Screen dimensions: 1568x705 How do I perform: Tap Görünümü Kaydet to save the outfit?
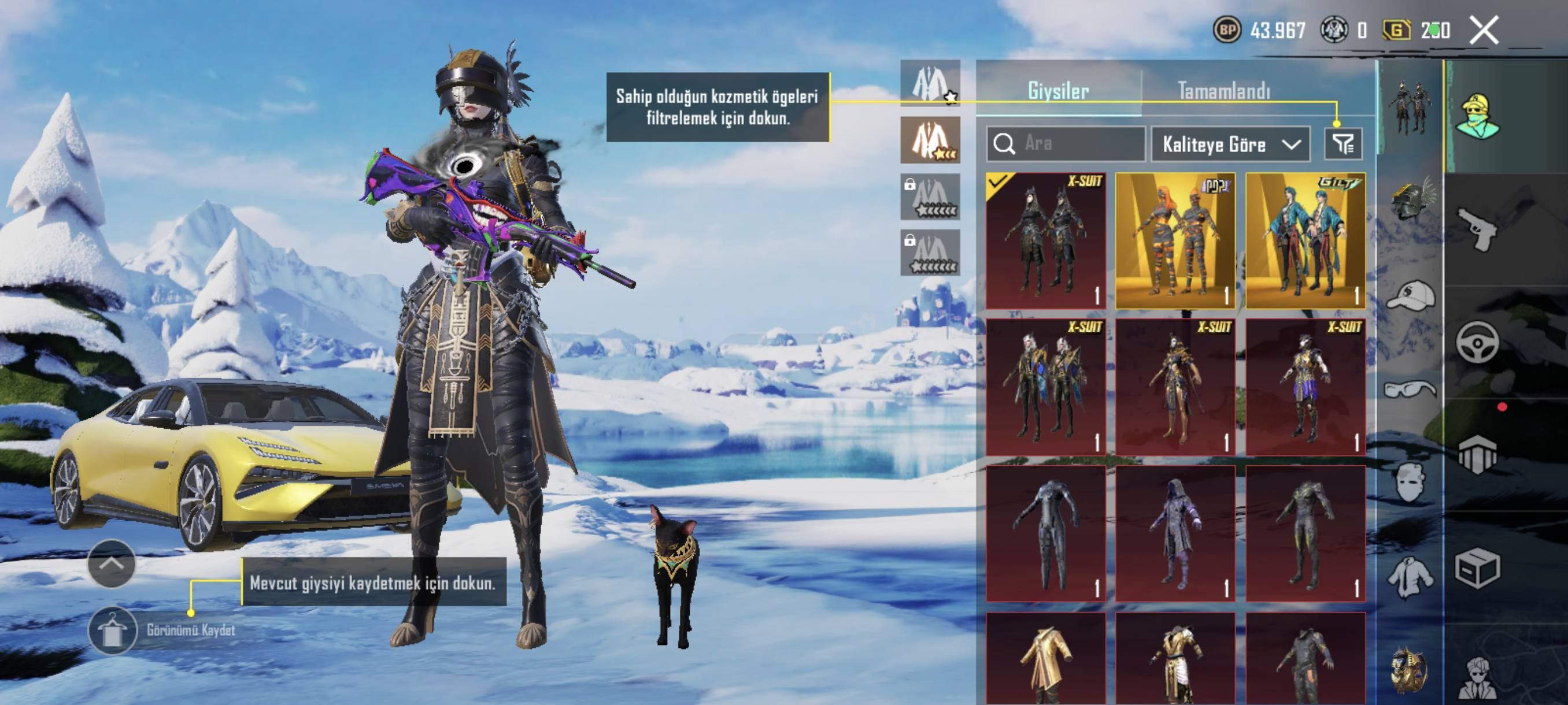[113, 630]
